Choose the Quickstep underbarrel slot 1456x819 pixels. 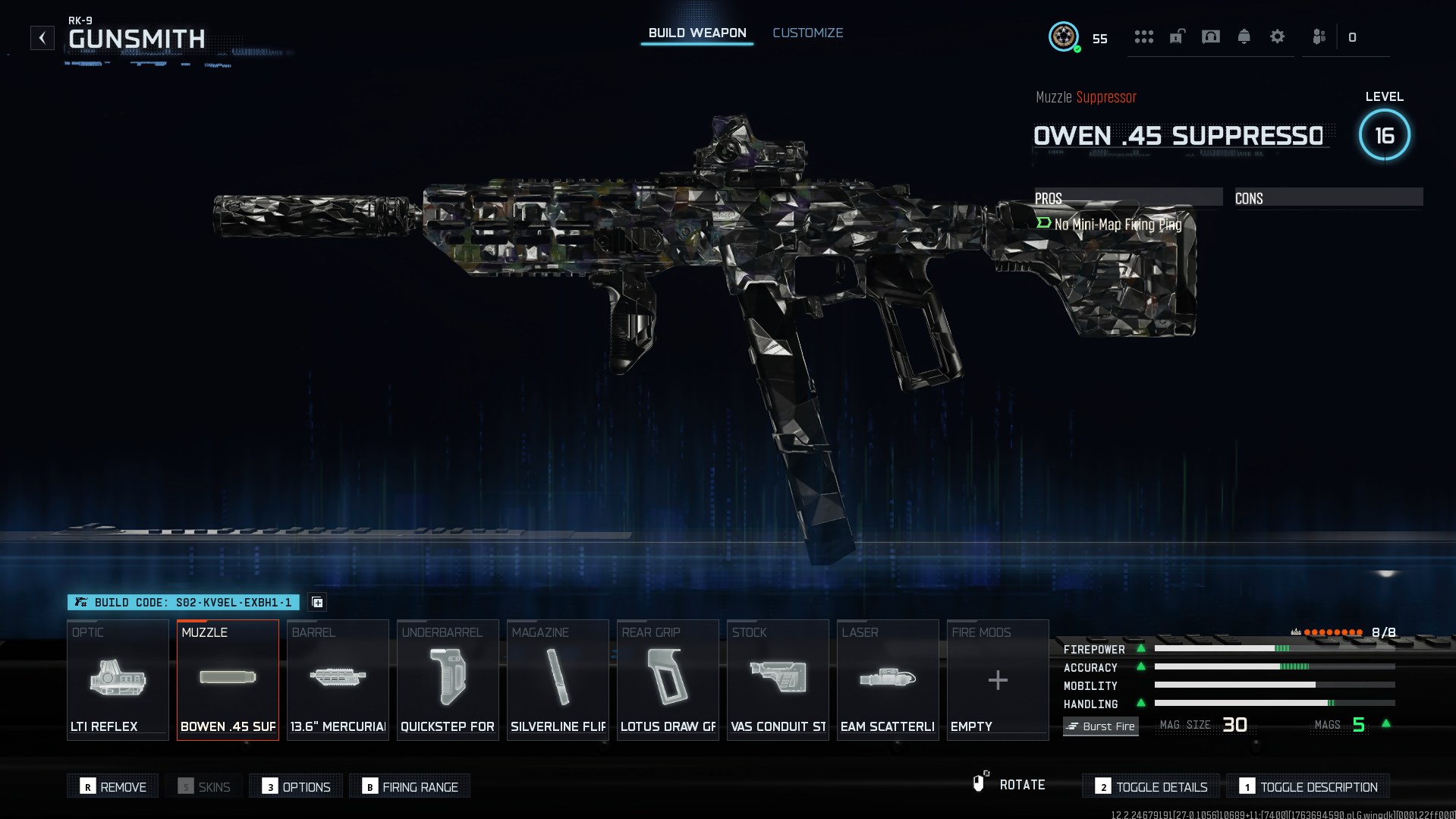coord(448,679)
